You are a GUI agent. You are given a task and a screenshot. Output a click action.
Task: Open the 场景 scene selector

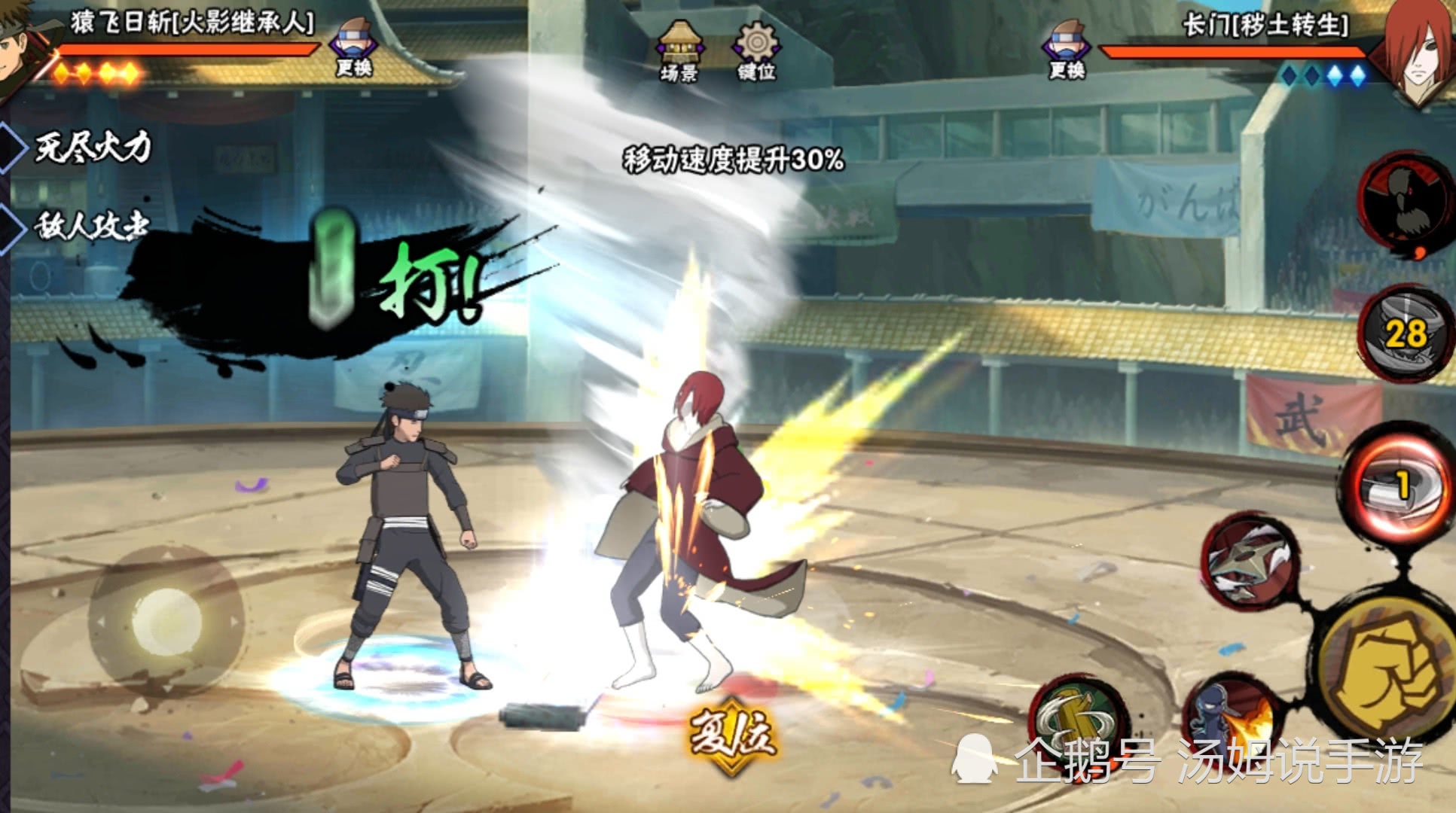coord(679,51)
